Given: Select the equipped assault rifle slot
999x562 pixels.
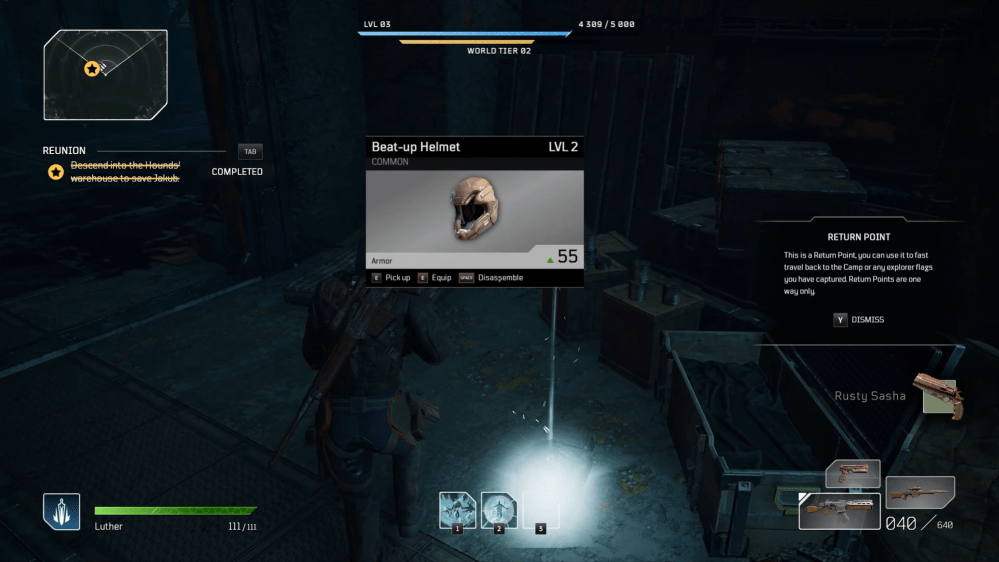Looking at the screenshot, I should [838, 510].
